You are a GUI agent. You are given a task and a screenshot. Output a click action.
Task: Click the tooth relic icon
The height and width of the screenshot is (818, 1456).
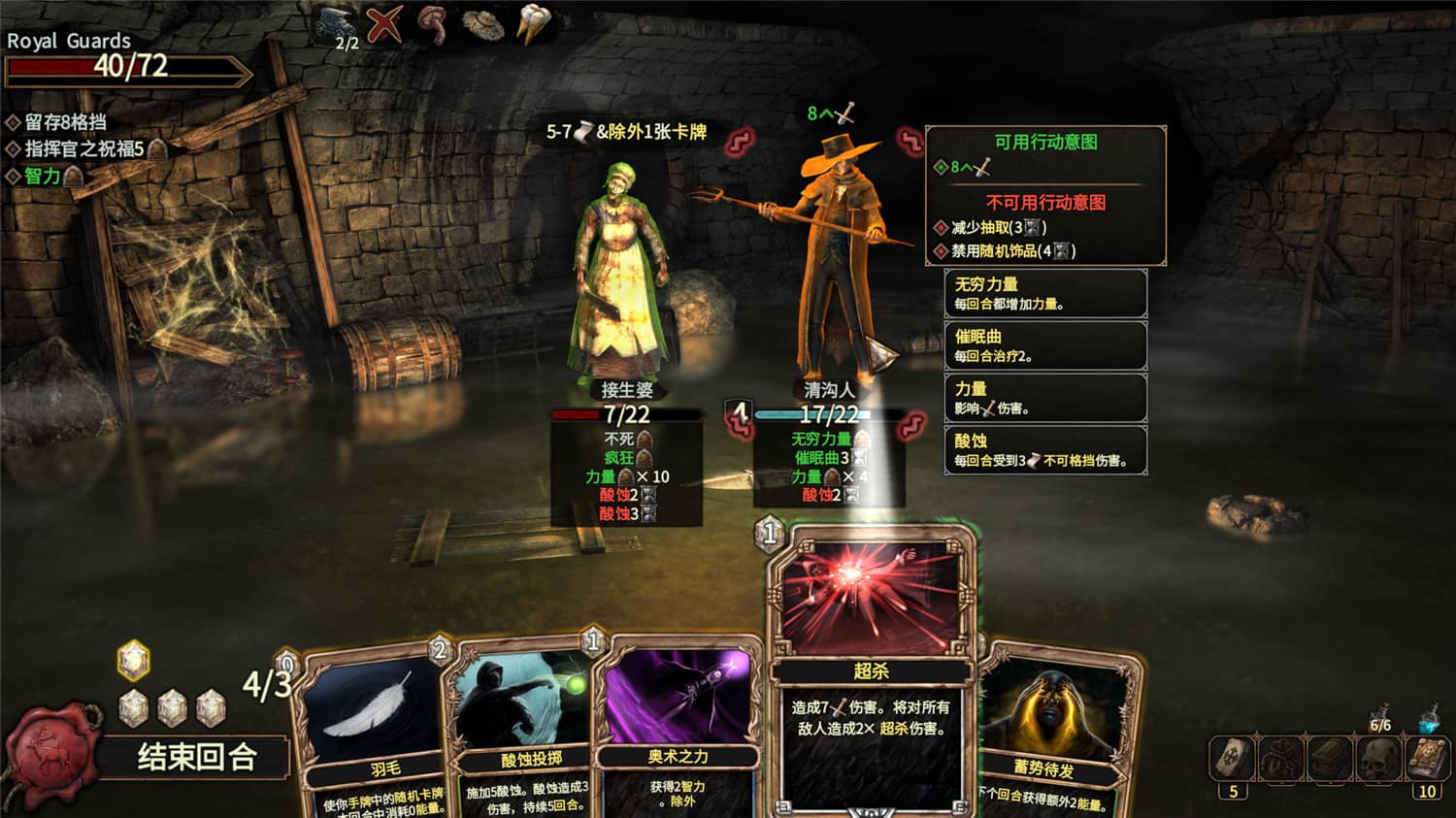(x=533, y=25)
